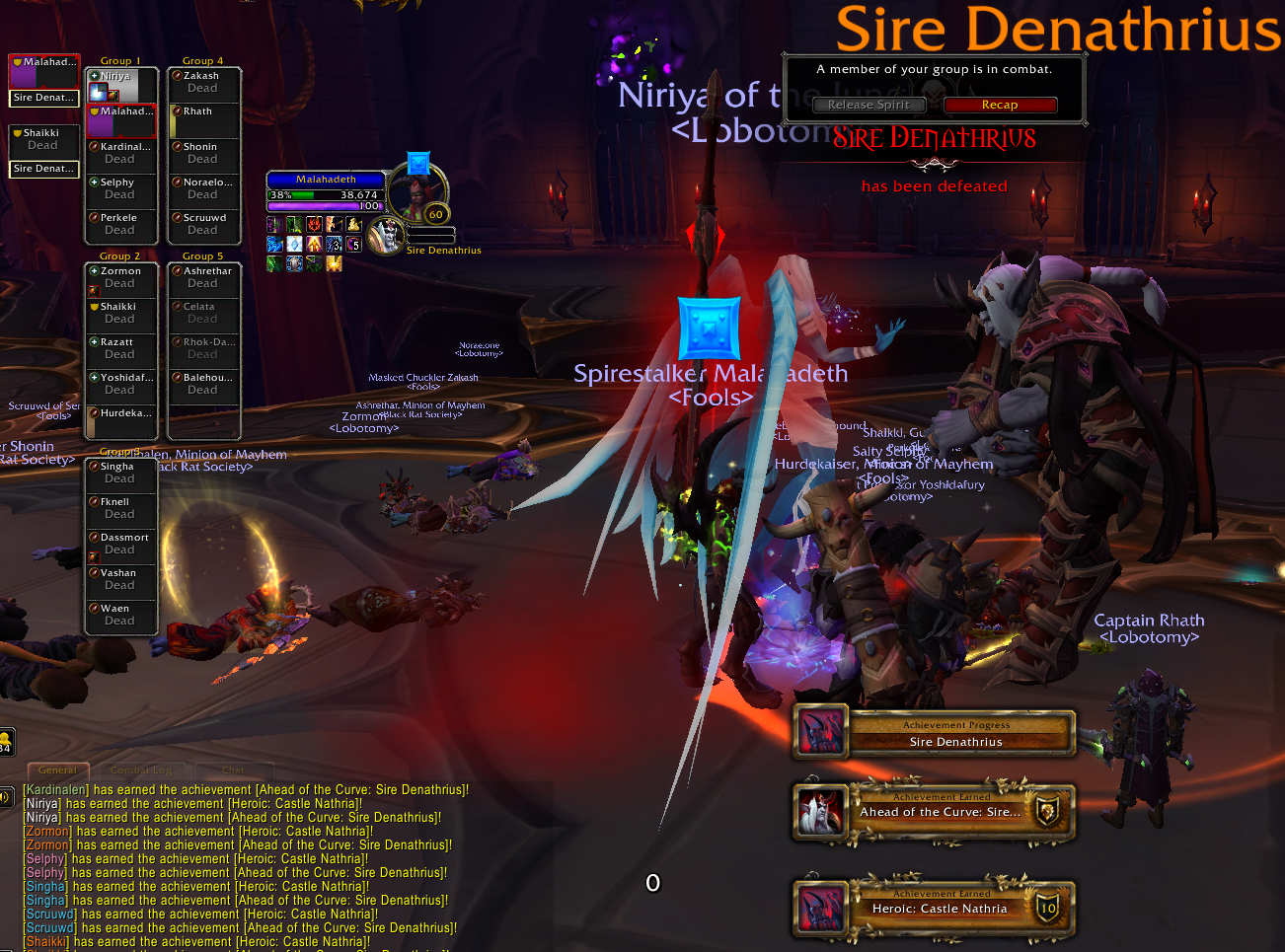Viewport: 1285px width, 952px height.
Task: Click the purple buff icon showing 5 stacks
Action: tap(353, 244)
